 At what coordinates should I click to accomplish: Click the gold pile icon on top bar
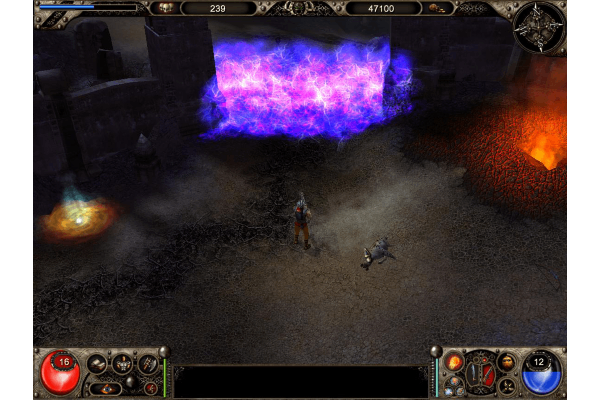point(437,8)
